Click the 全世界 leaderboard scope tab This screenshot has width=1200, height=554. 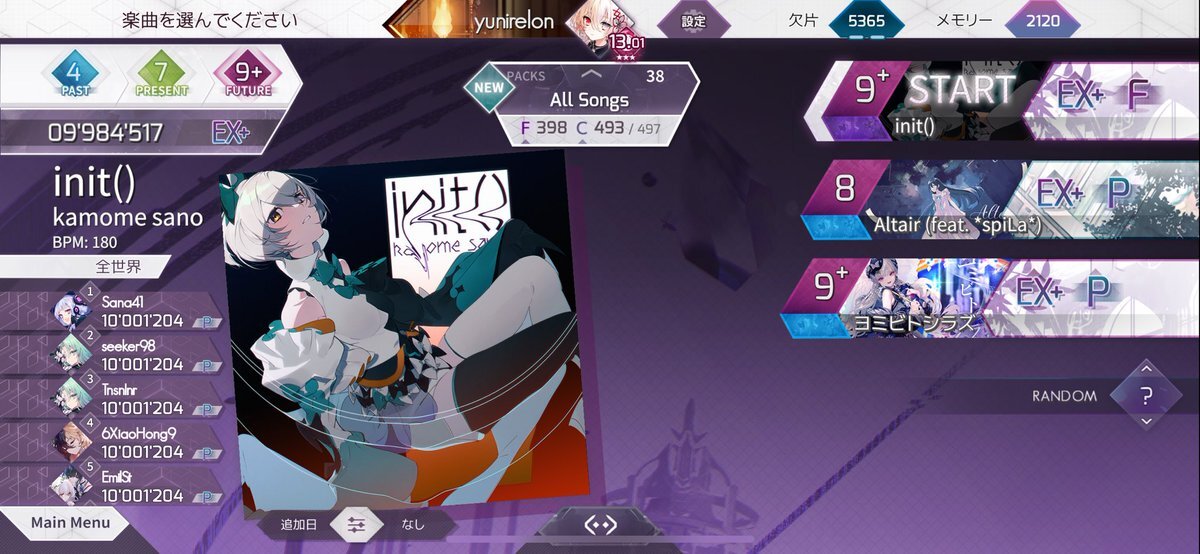[x=119, y=267]
